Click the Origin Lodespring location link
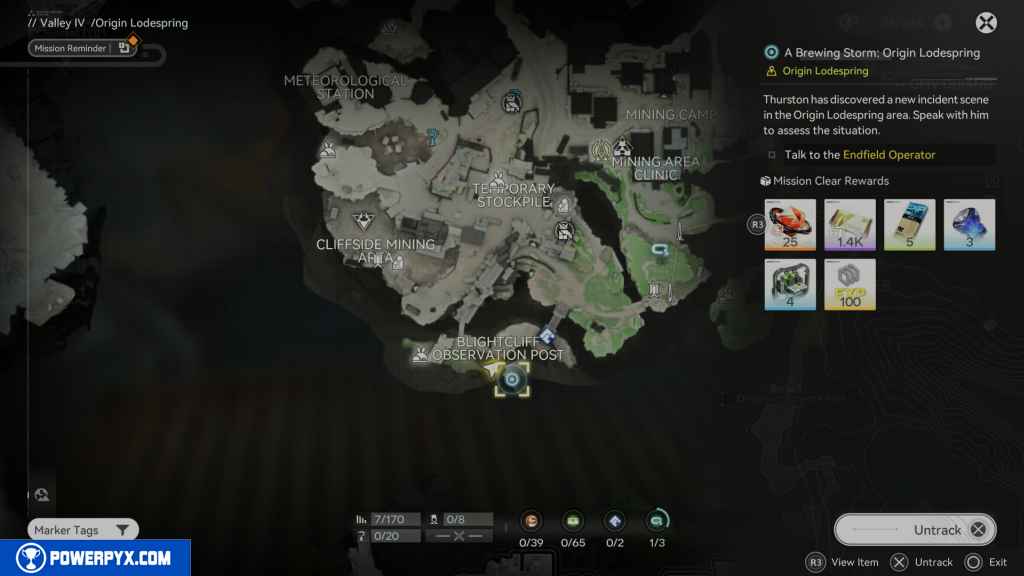Viewport: 1024px width, 576px height. (x=825, y=71)
